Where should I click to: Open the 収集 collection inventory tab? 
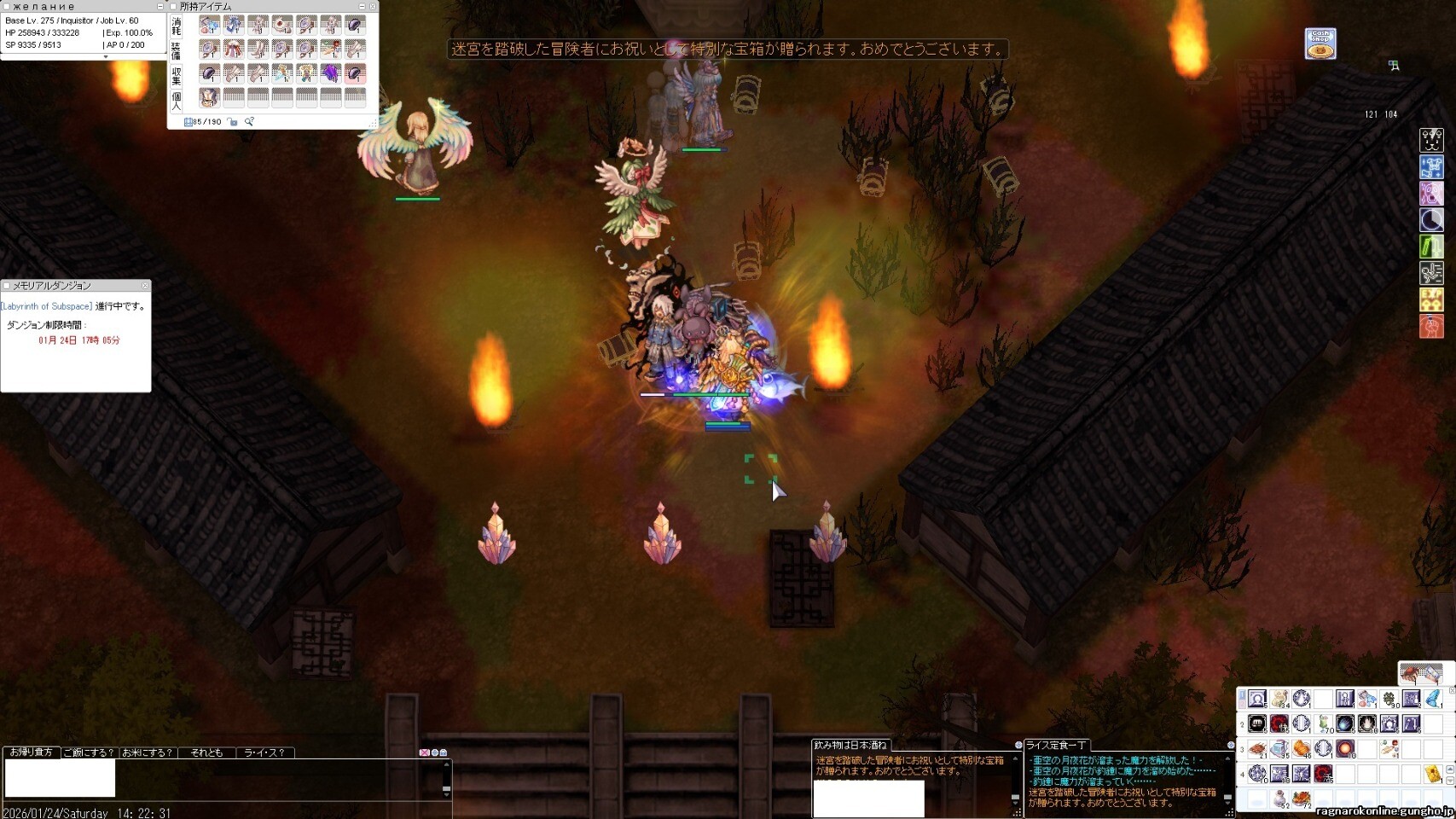(177, 76)
